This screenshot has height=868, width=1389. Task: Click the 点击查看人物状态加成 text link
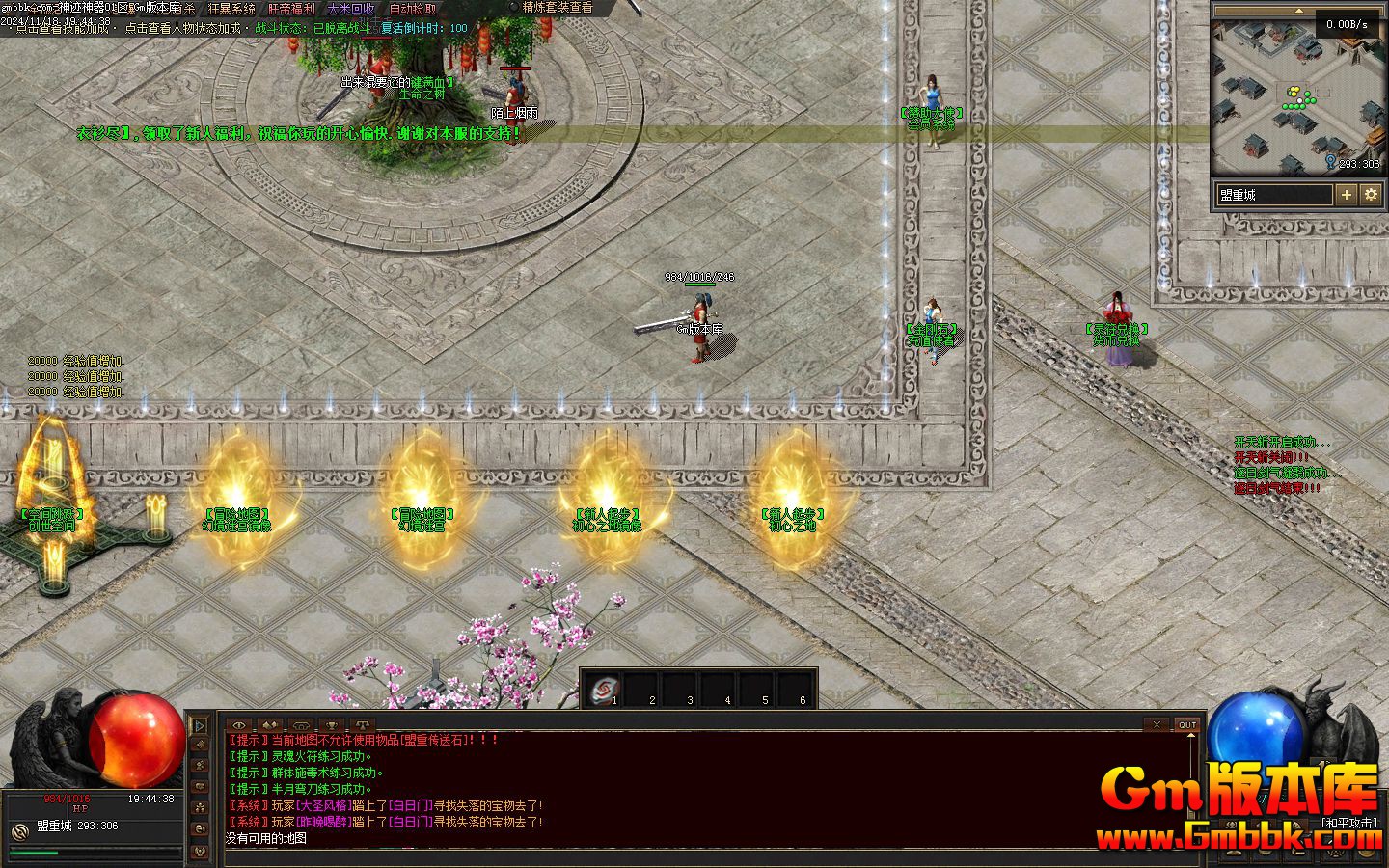(182, 28)
